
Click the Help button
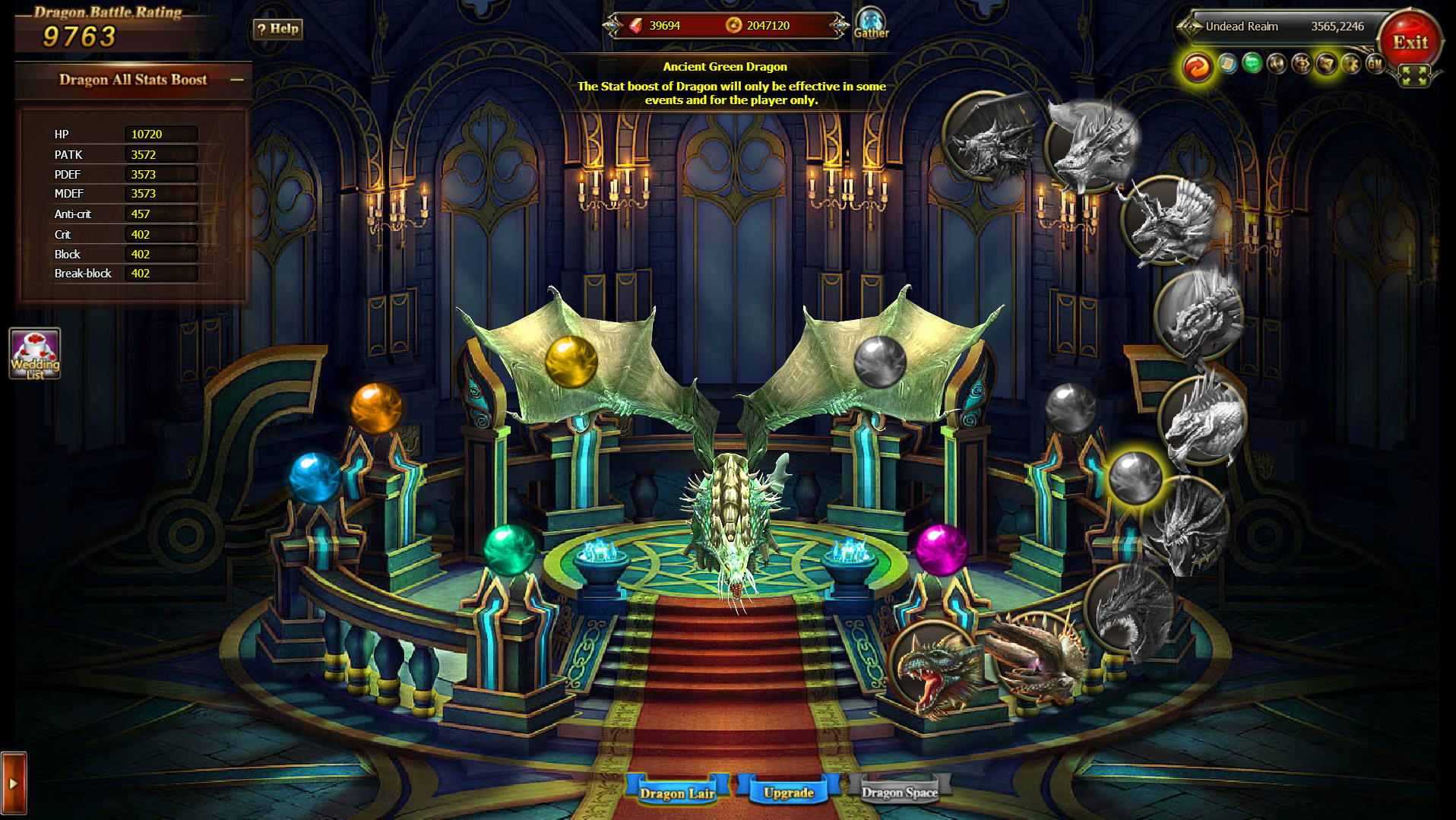(x=277, y=29)
